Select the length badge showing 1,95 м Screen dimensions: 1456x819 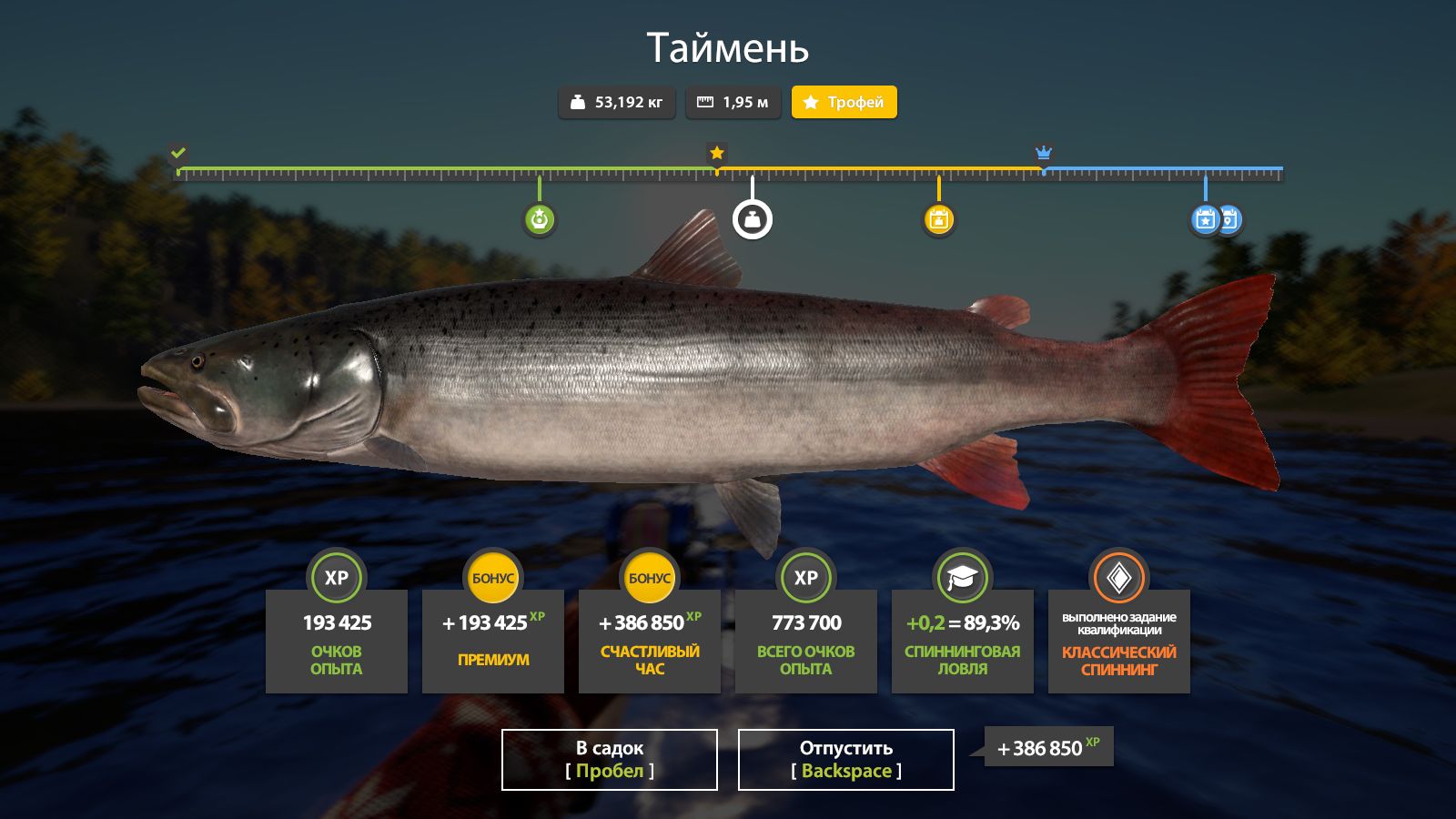733,102
